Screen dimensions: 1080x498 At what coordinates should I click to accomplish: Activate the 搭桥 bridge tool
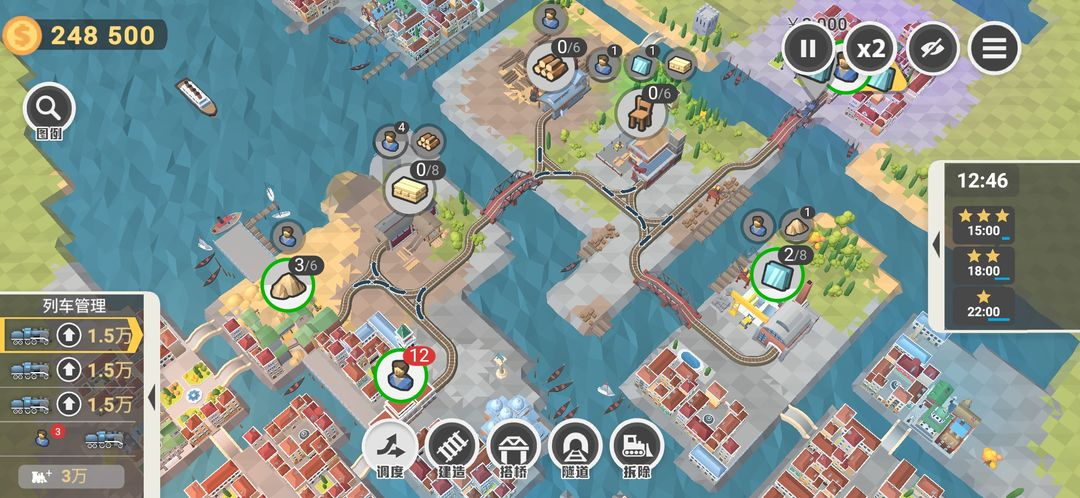coord(513,447)
